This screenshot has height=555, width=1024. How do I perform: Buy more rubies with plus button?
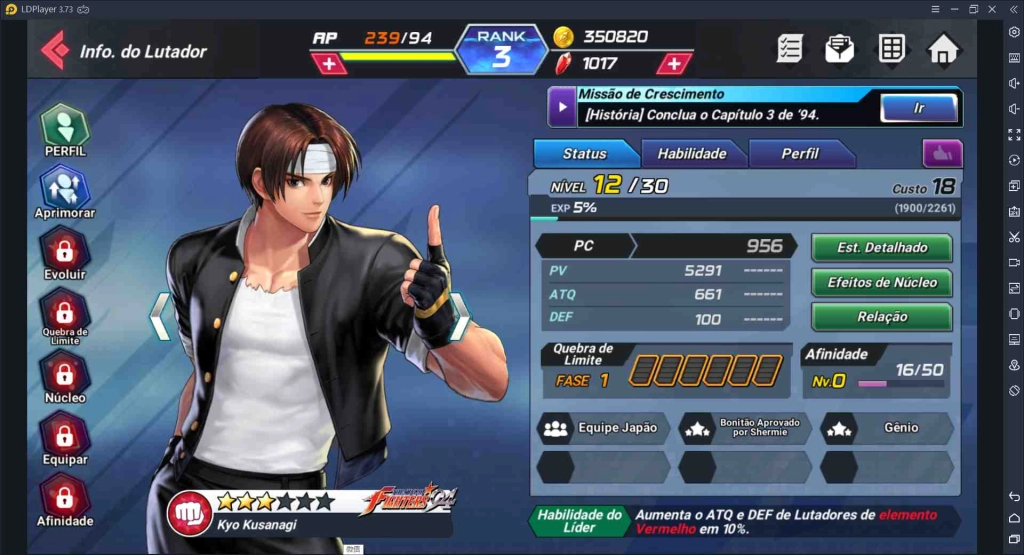point(674,64)
